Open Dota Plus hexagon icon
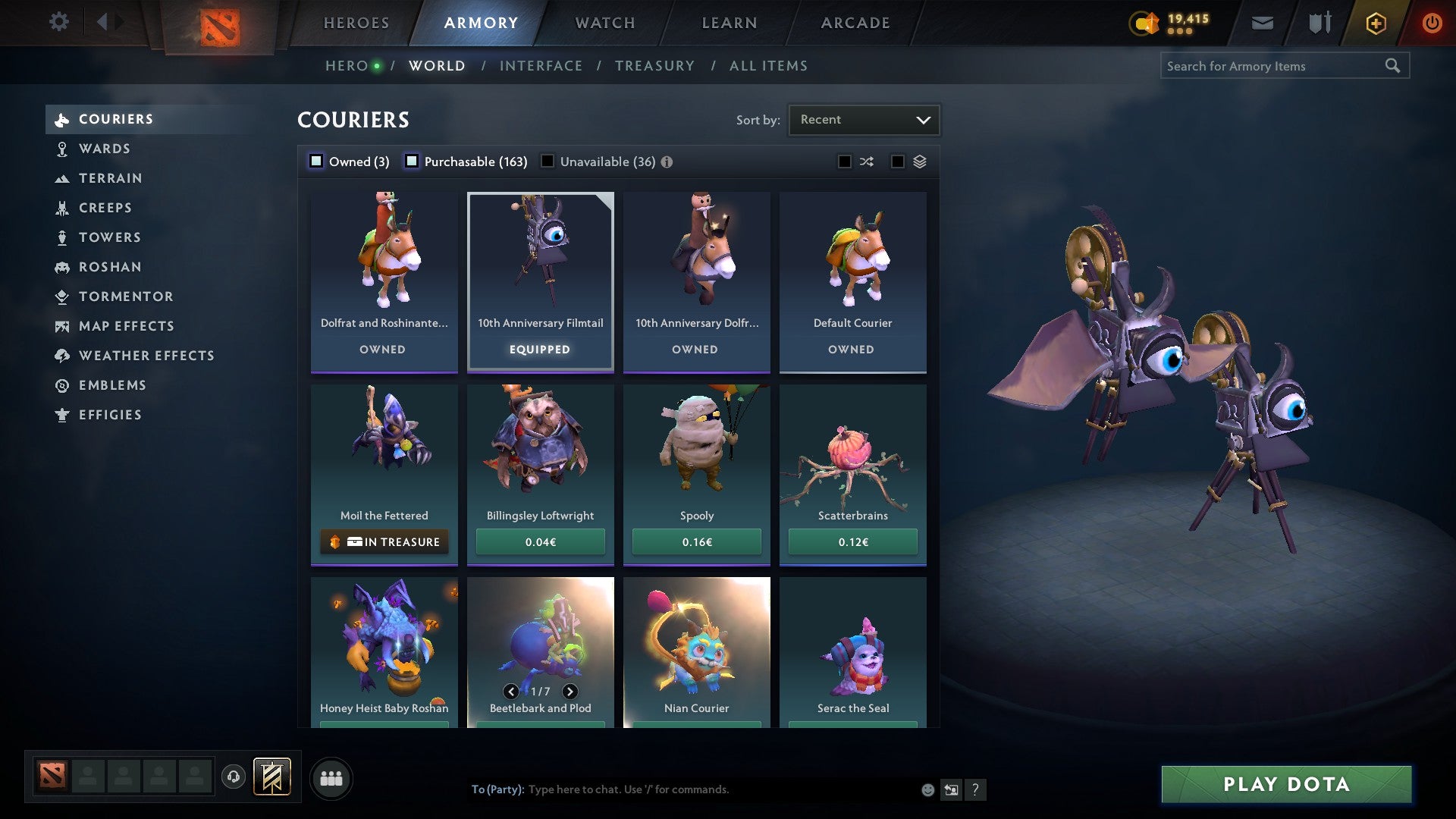Viewport: 1456px width, 819px height. (1375, 23)
